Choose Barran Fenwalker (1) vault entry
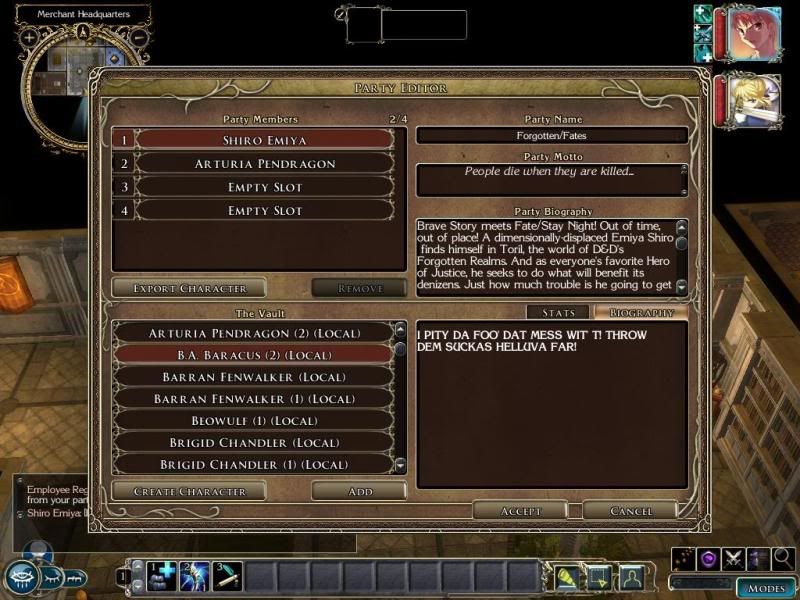 (253, 399)
